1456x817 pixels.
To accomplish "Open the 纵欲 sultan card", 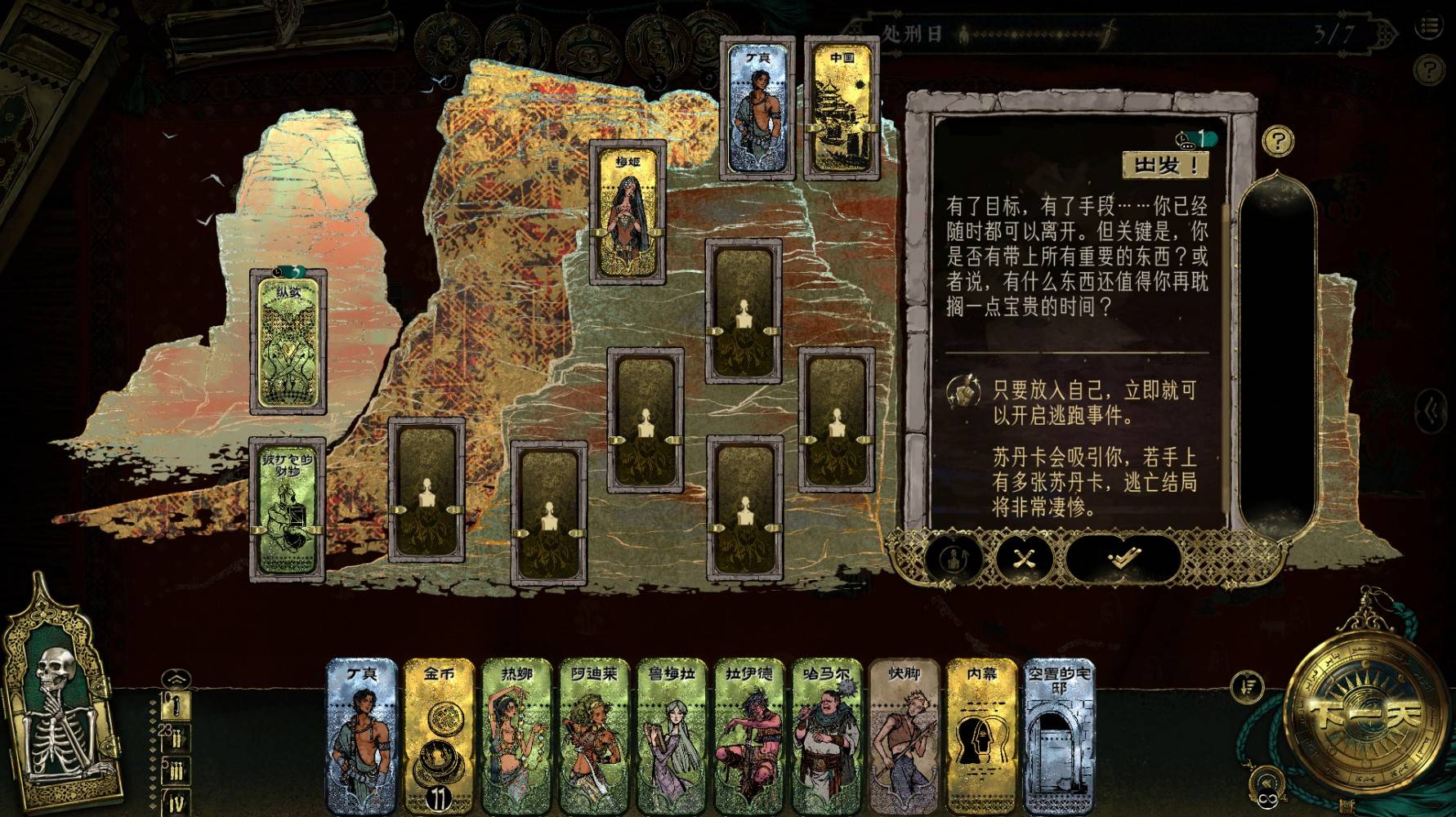I will pos(289,344).
